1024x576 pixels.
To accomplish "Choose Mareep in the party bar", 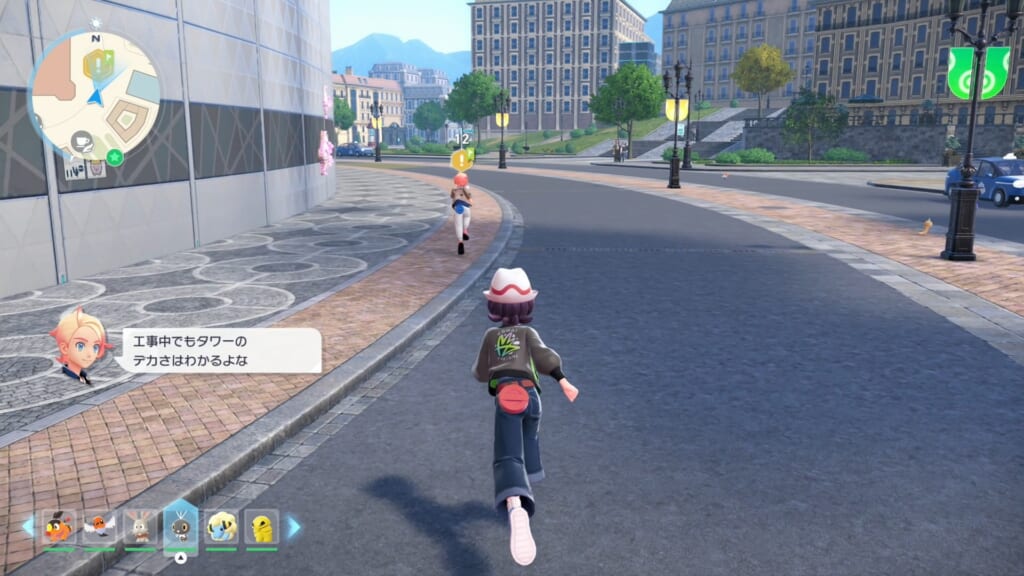I will (221, 527).
